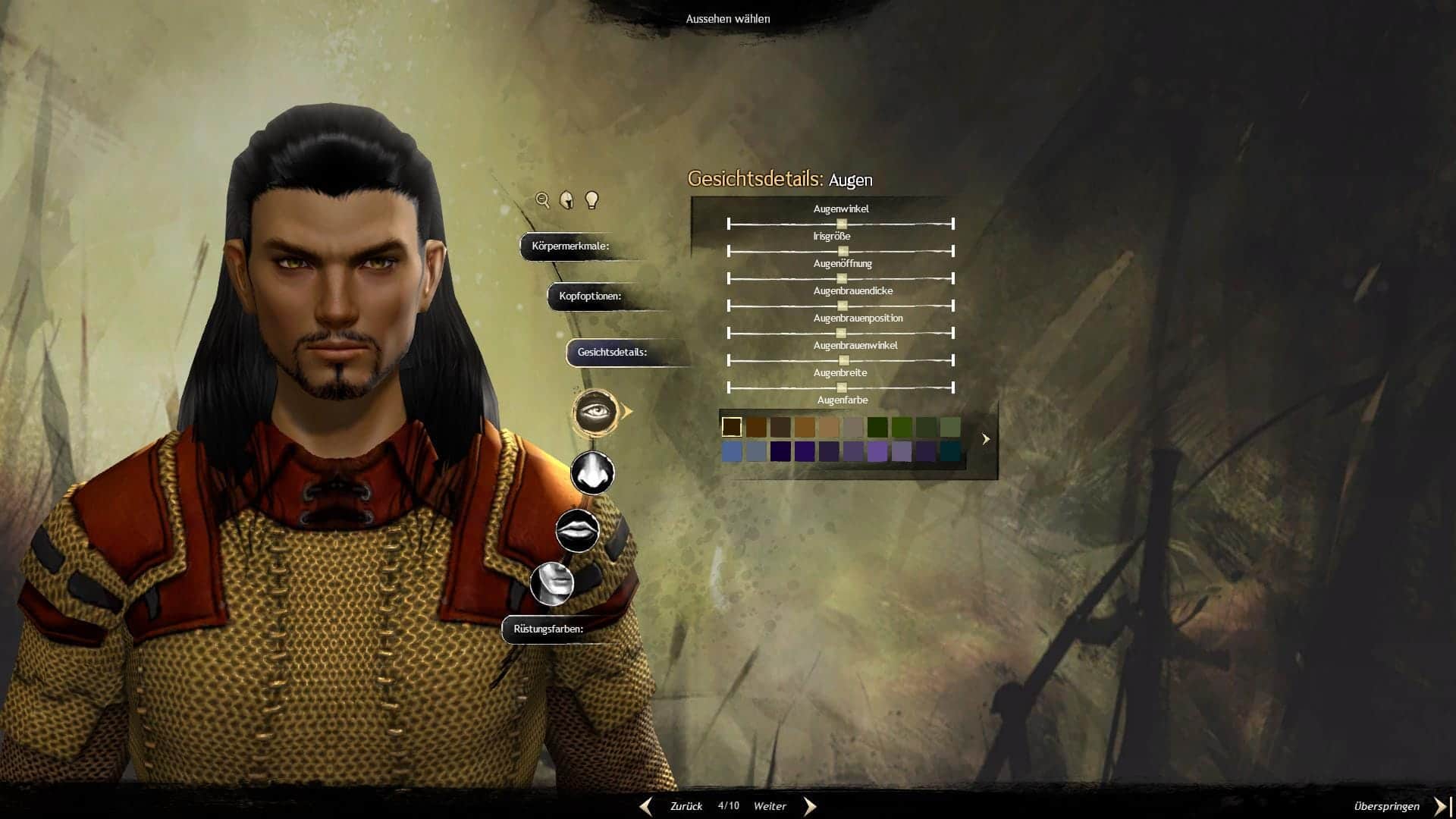This screenshot has width=1456, height=819.
Task: Toggle the lightbulb lighting icon
Action: coord(592,200)
